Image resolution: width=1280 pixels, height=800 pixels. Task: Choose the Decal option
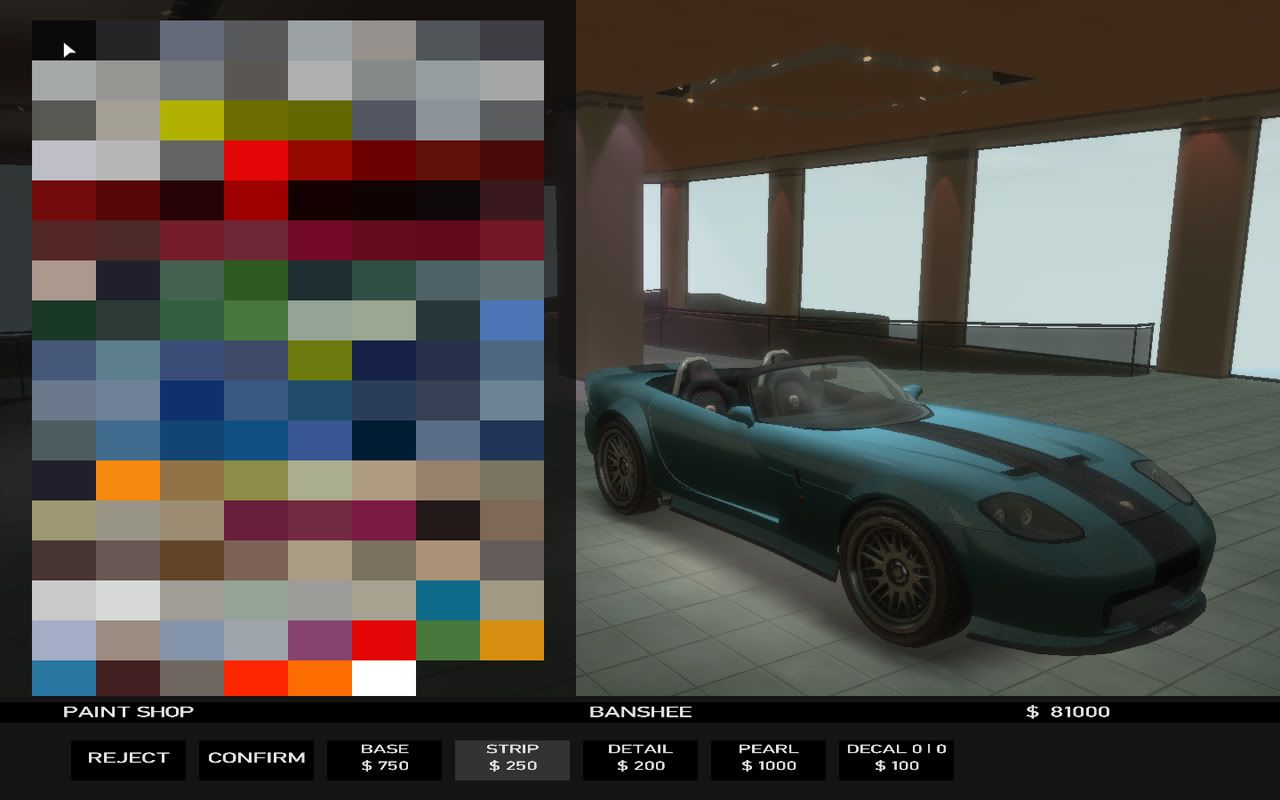[896, 759]
